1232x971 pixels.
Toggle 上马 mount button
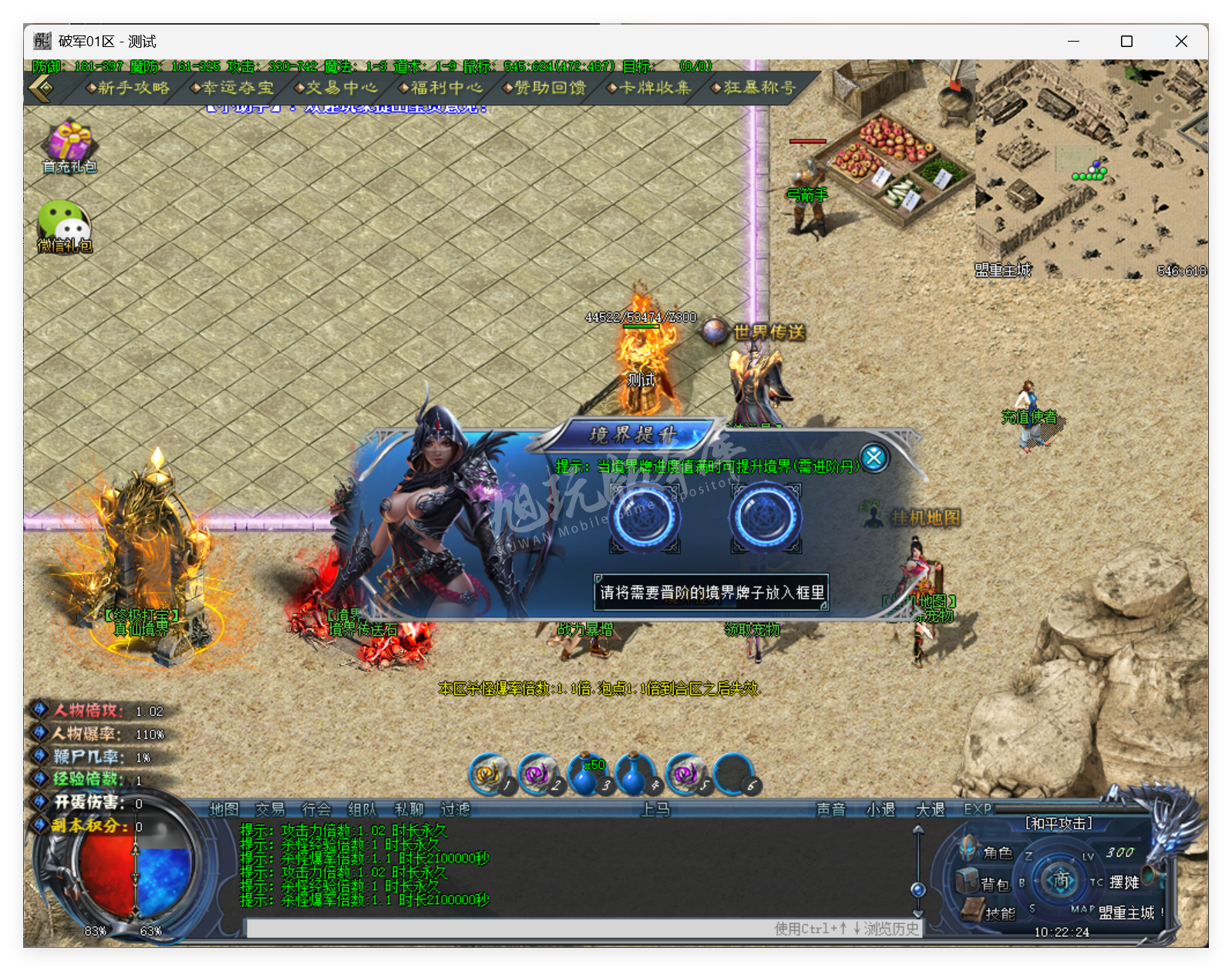(655, 809)
